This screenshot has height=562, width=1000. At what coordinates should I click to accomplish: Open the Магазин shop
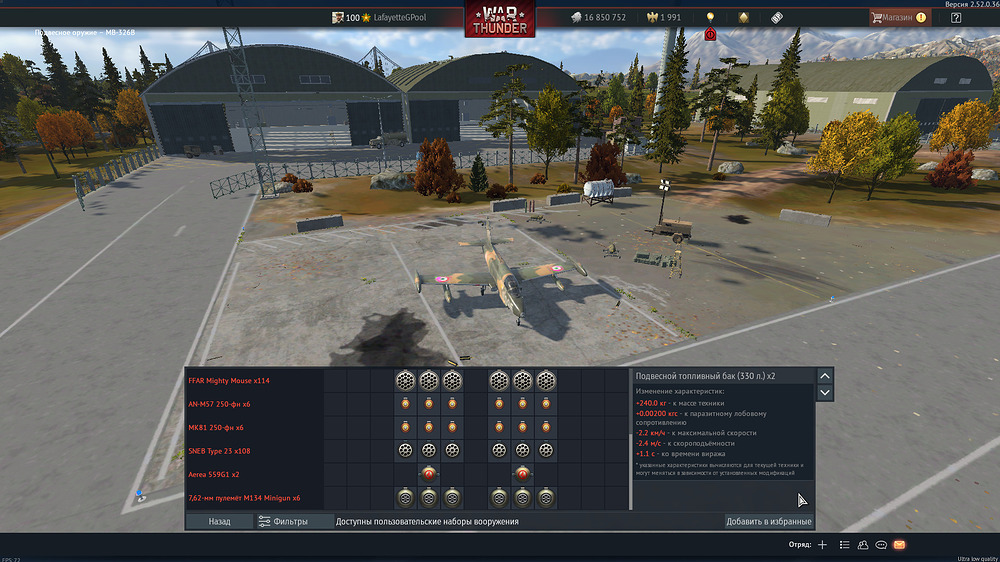point(898,17)
